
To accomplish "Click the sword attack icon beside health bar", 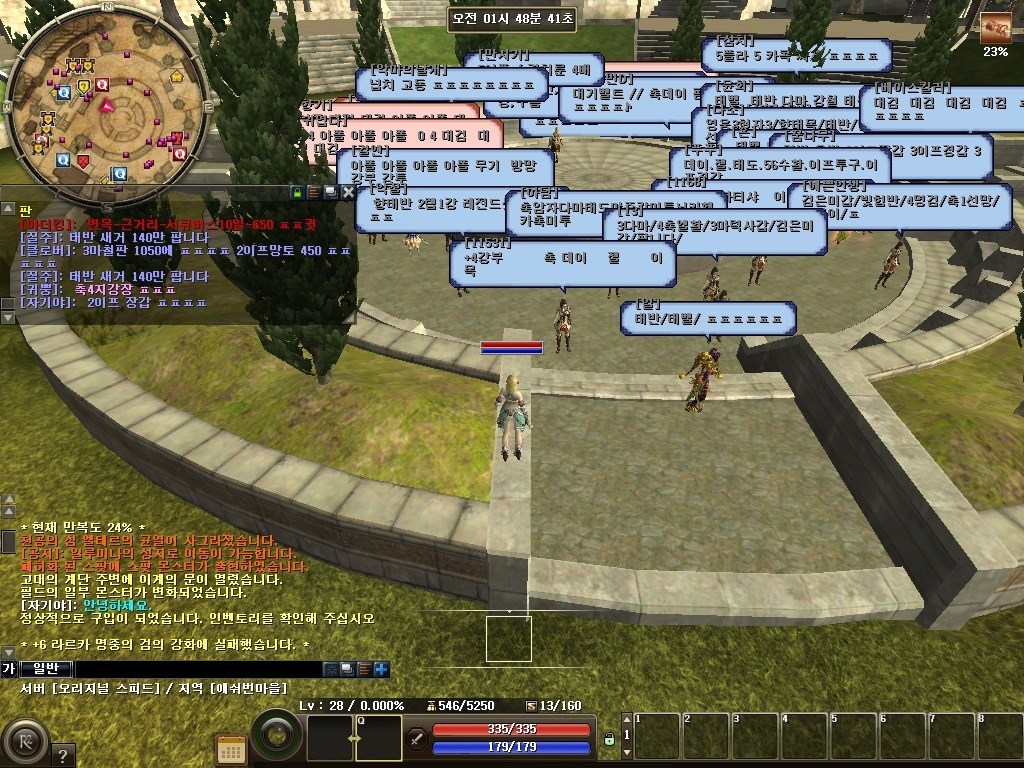I will coord(417,739).
